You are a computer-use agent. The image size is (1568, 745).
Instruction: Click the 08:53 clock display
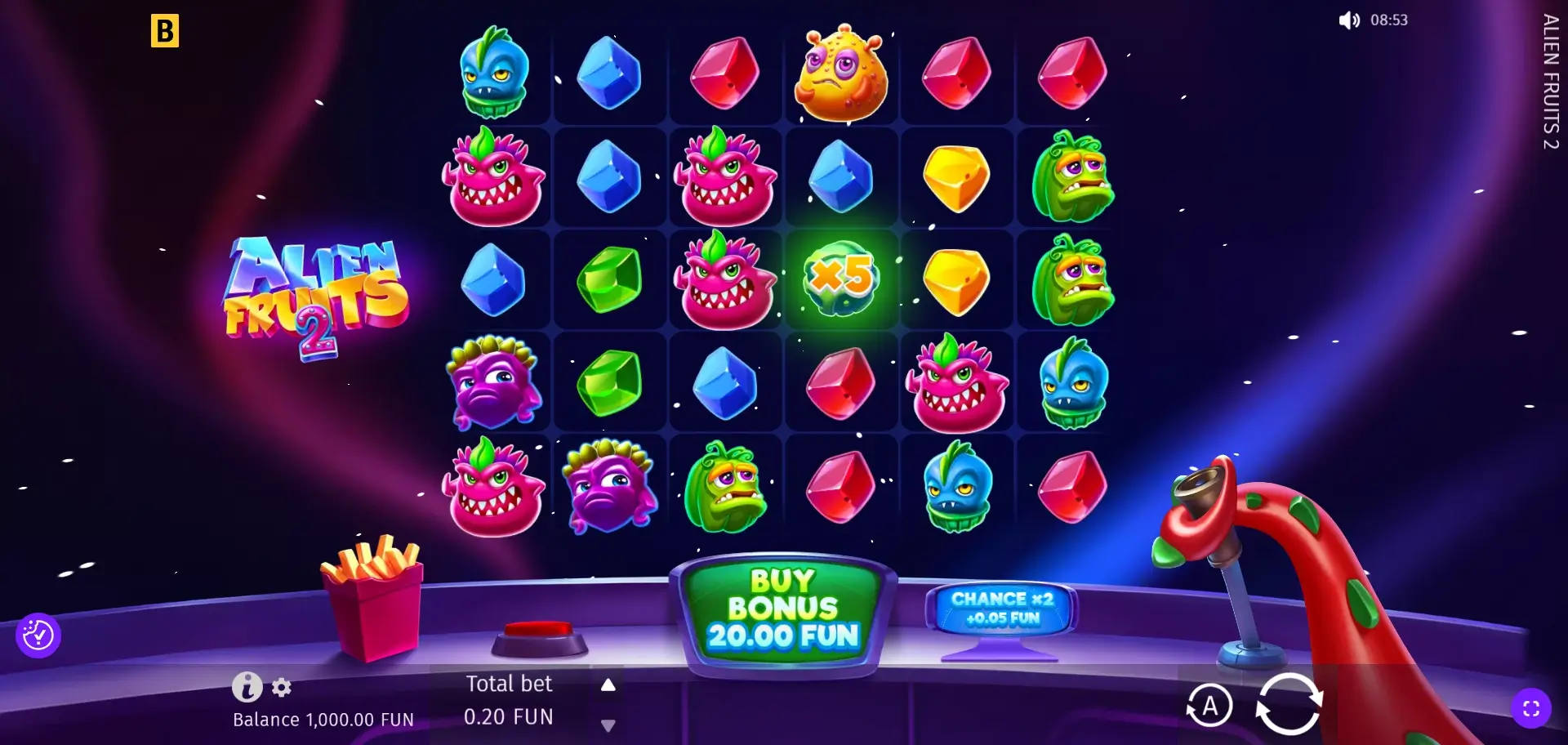[x=1388, y=20]
